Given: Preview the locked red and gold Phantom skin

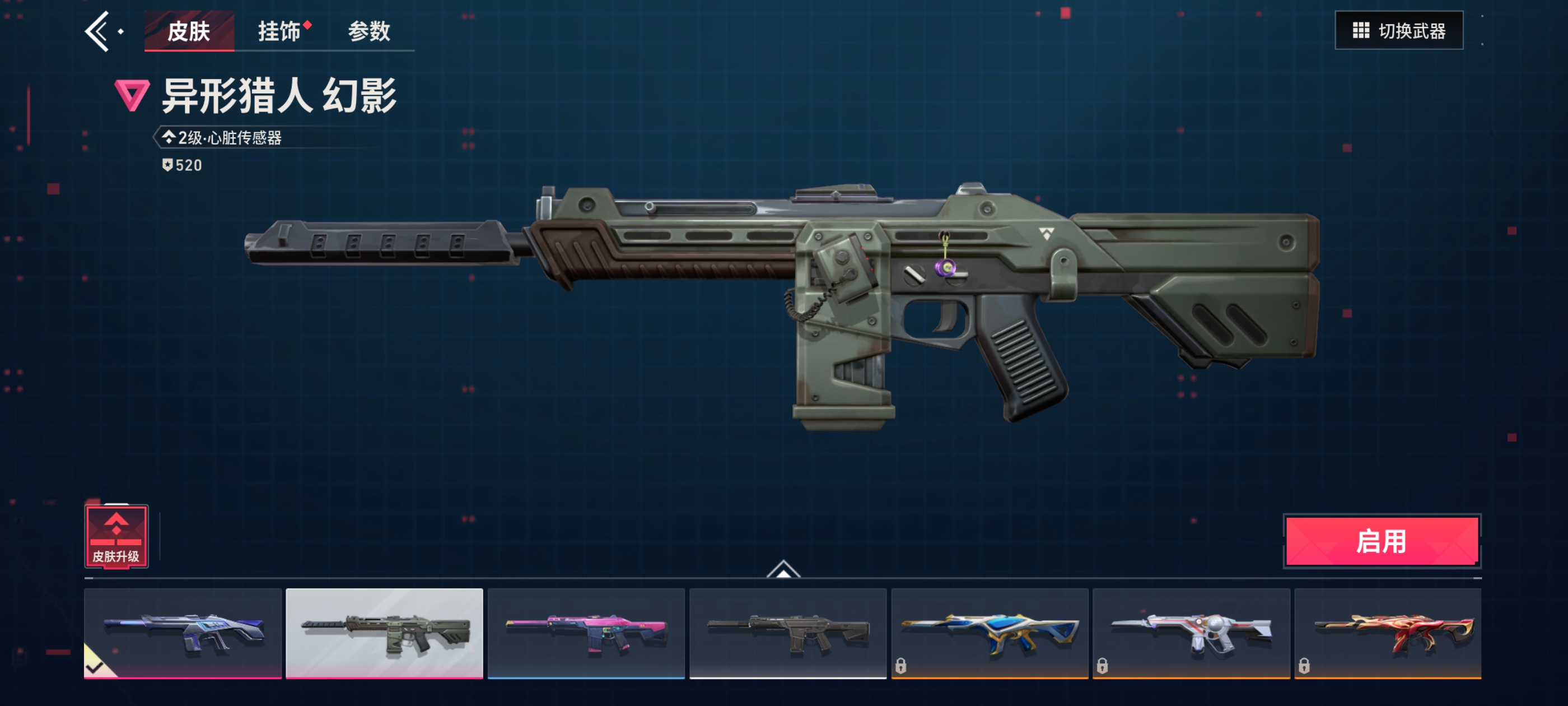Looking at the screenshot, I should (x=1387, y=633).
